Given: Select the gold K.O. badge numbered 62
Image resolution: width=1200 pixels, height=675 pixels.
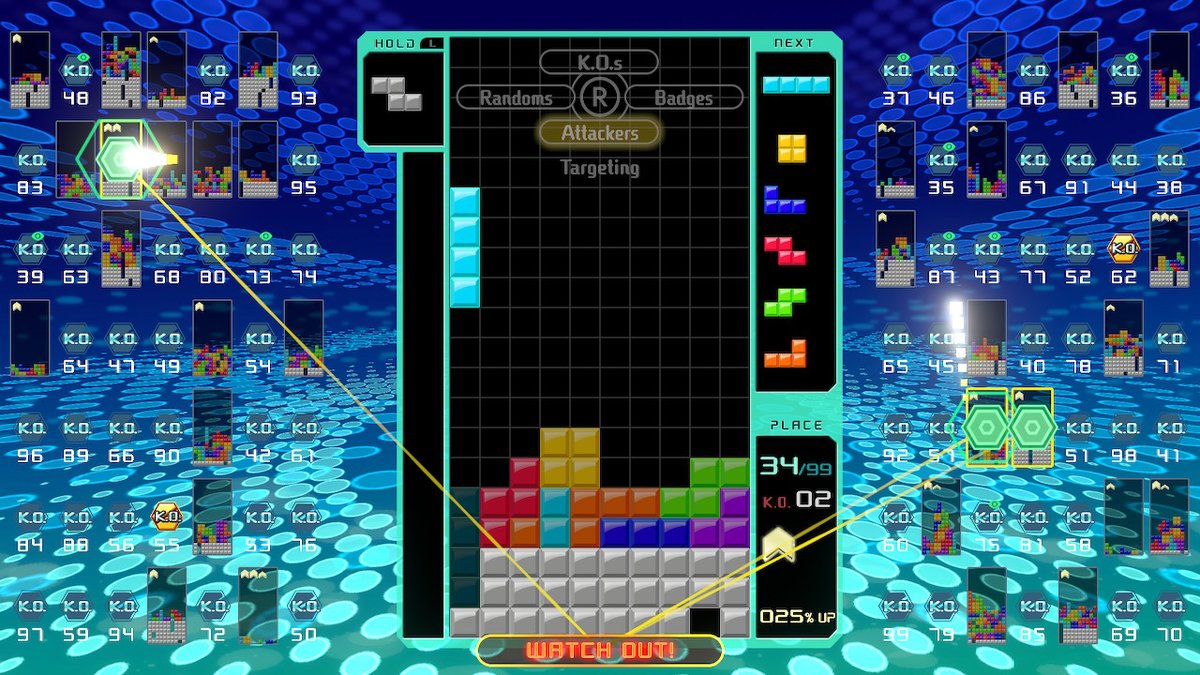Looking at the screenshot, I should click(1124, 250).
